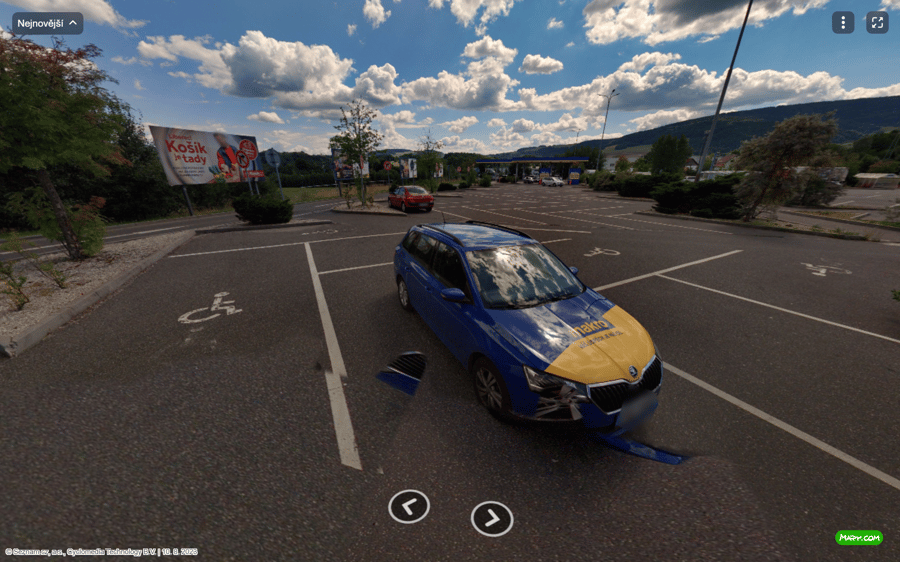Move forward with the right arrow
900x562 pixels.
[492, 518]
